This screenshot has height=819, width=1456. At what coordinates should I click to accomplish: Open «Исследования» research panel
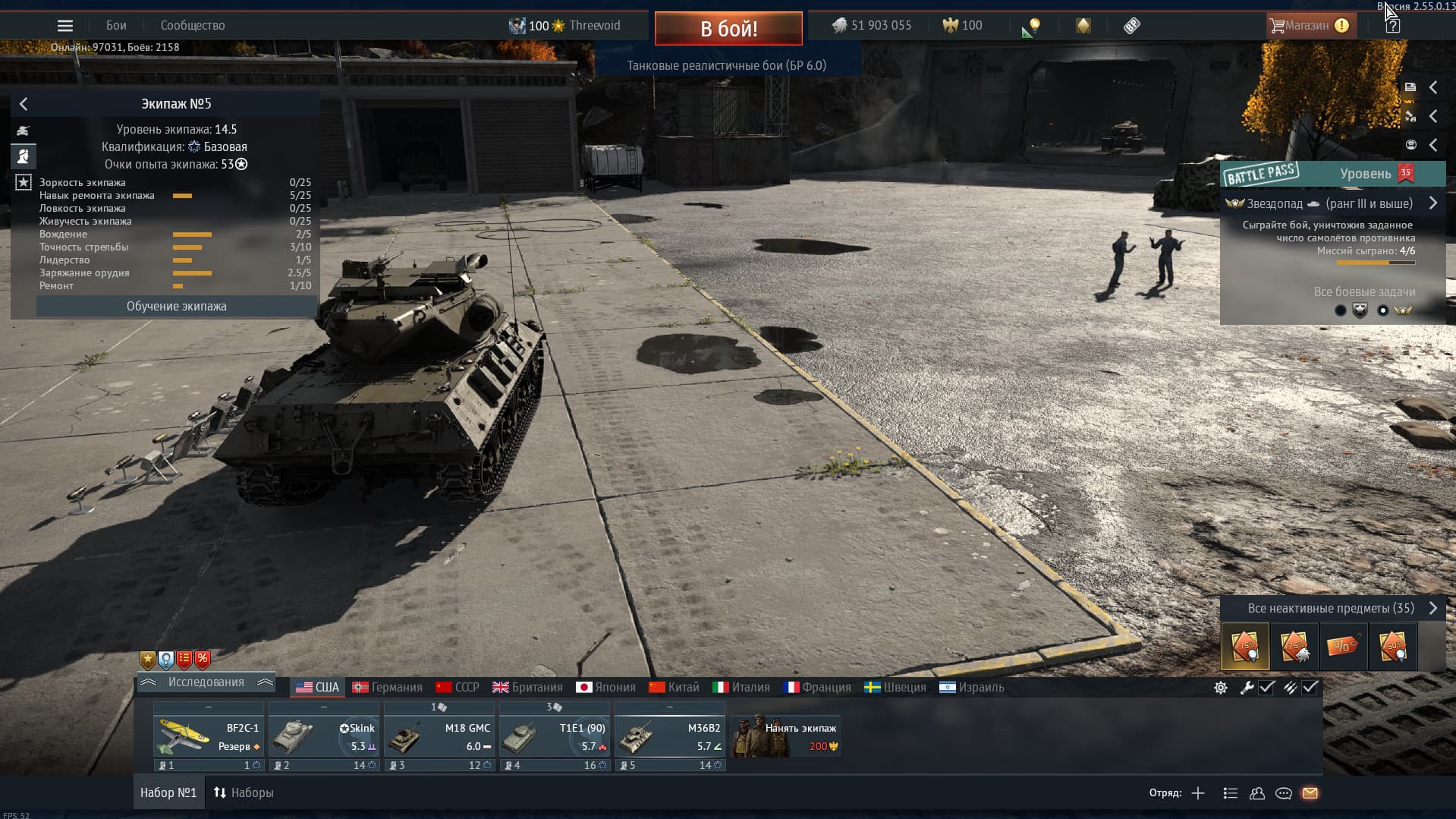click(206, 682)
